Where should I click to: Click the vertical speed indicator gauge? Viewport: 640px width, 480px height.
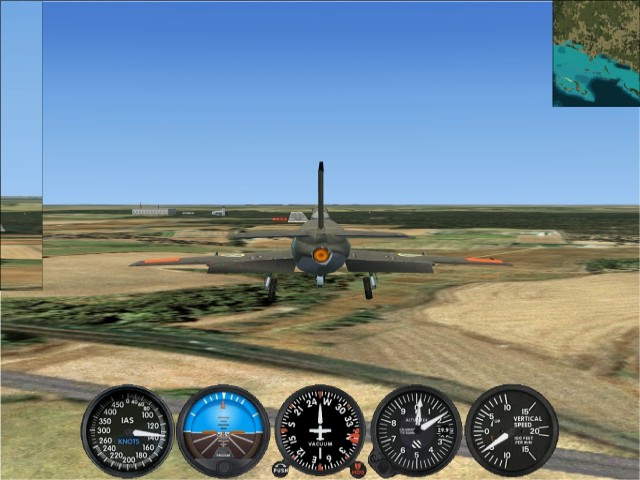click(x=511, y=431)
